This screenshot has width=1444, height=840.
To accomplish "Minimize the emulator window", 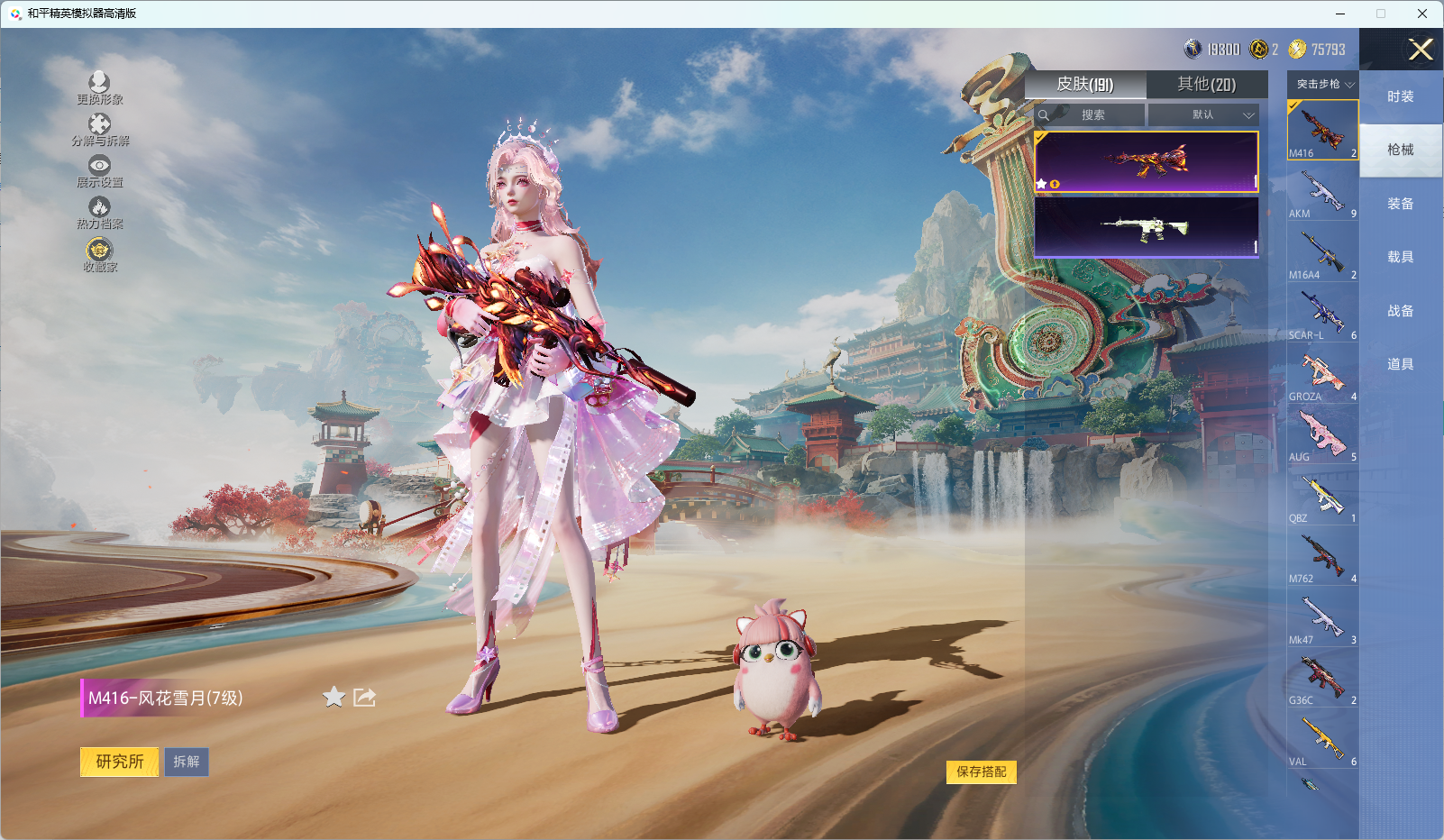I will click(1340, 14).
